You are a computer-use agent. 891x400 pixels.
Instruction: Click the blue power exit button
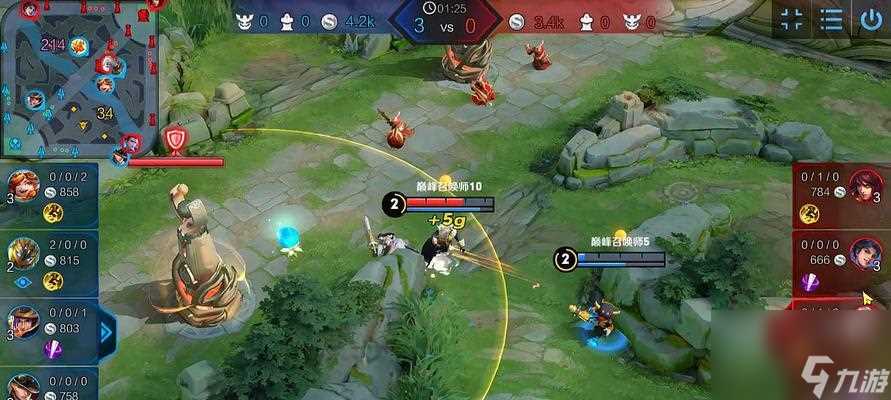[869, 19]
